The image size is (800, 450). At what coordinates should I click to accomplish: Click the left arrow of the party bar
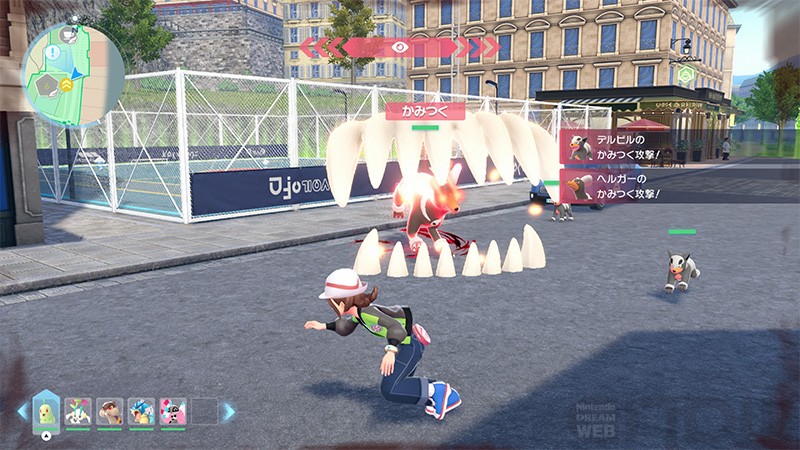click(21, 411)
